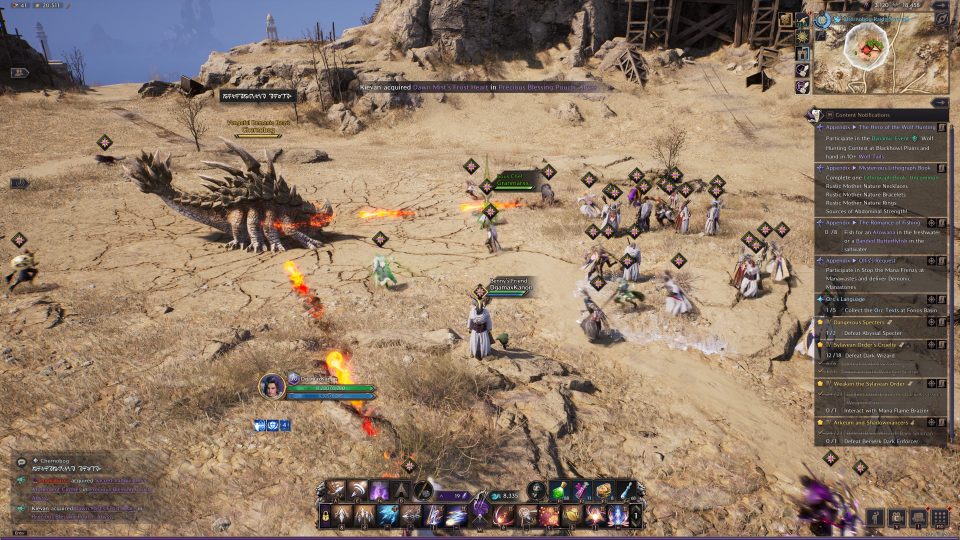
Task: Collapse the Content Notifications panel
Action: pos(939,102)
